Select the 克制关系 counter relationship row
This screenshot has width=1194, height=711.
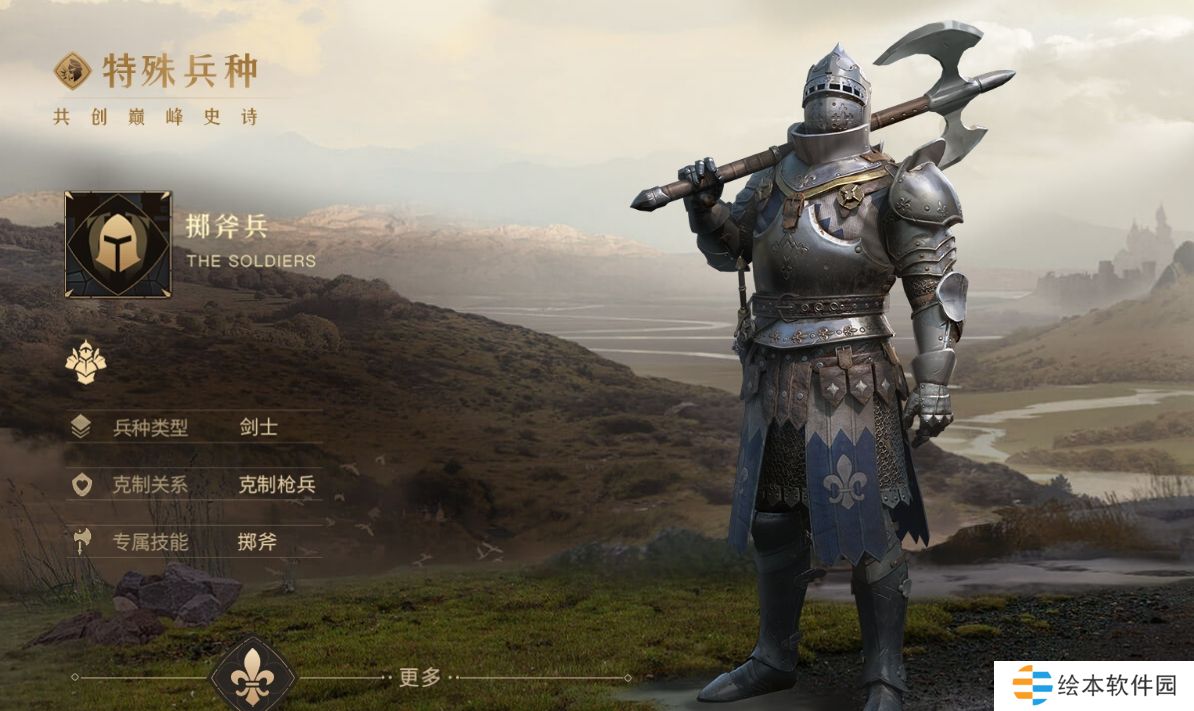click(x=196, y=486)
